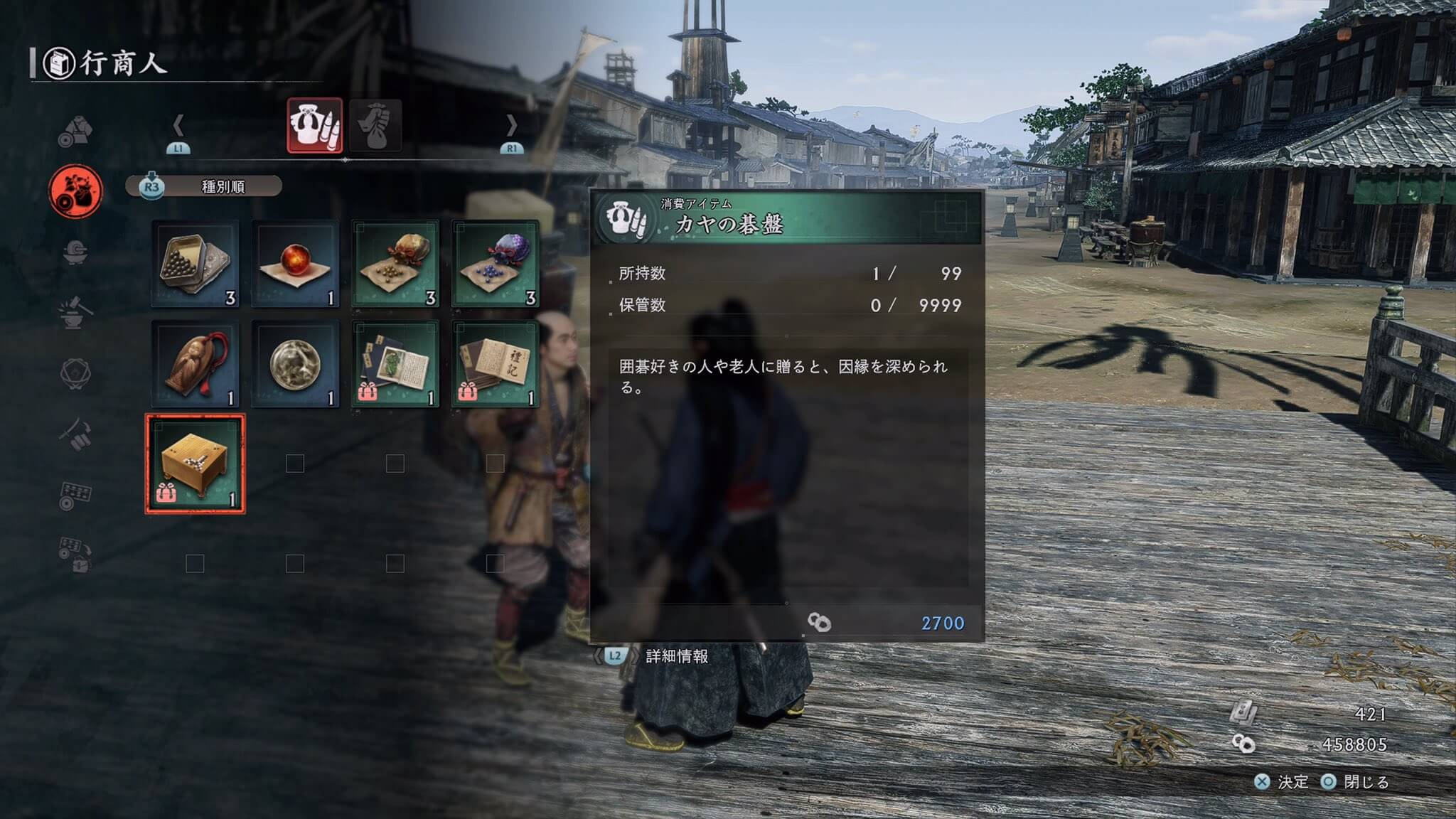Open the abacus and coin selling category

click(75, 496)
